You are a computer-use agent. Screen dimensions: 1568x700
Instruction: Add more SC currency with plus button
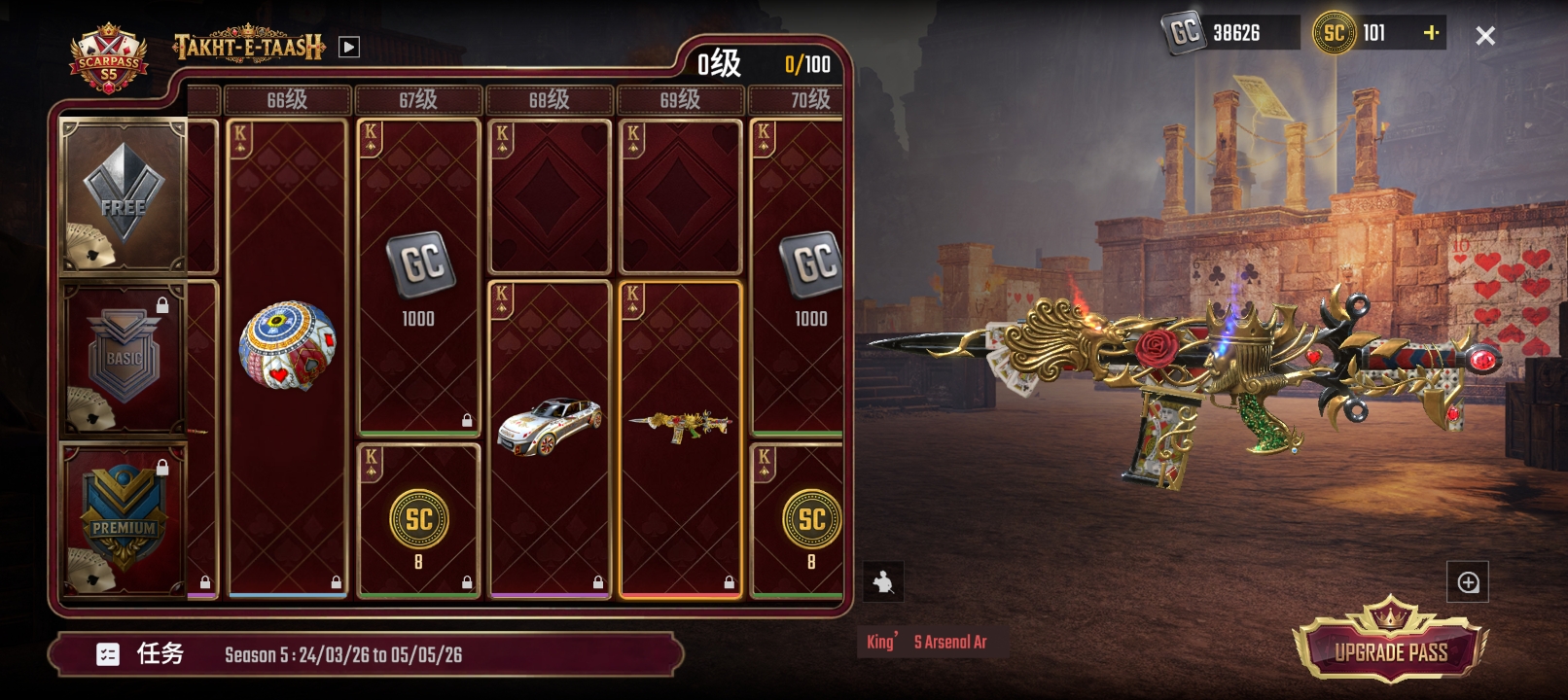point(1431,33)
